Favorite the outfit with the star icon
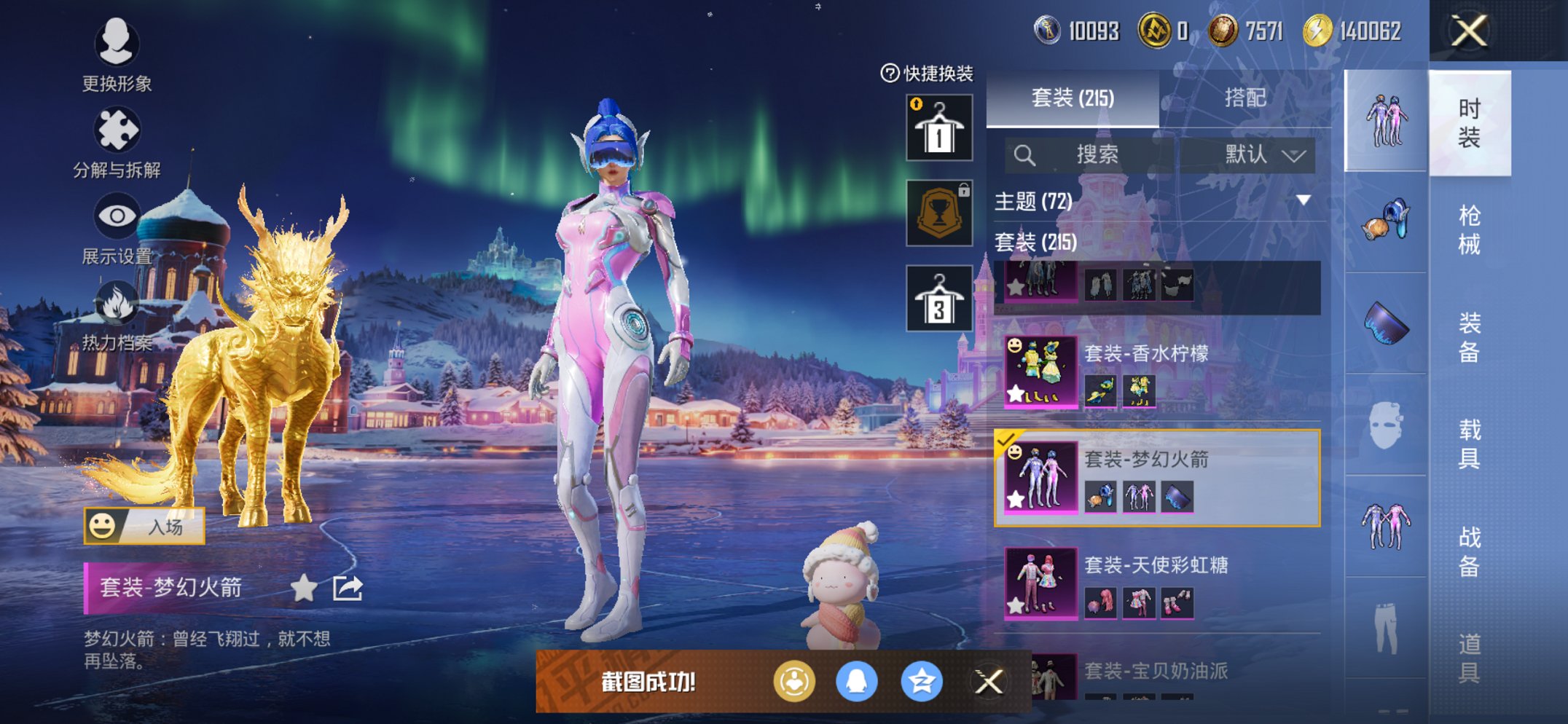 coord(304,588)
